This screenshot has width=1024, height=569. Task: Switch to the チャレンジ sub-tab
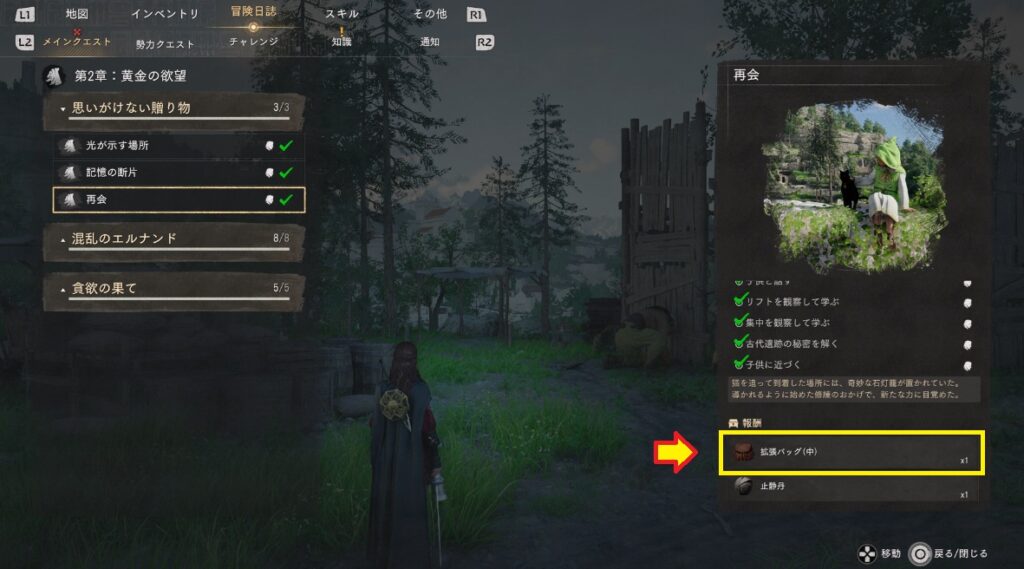click(x=253, y=42)
